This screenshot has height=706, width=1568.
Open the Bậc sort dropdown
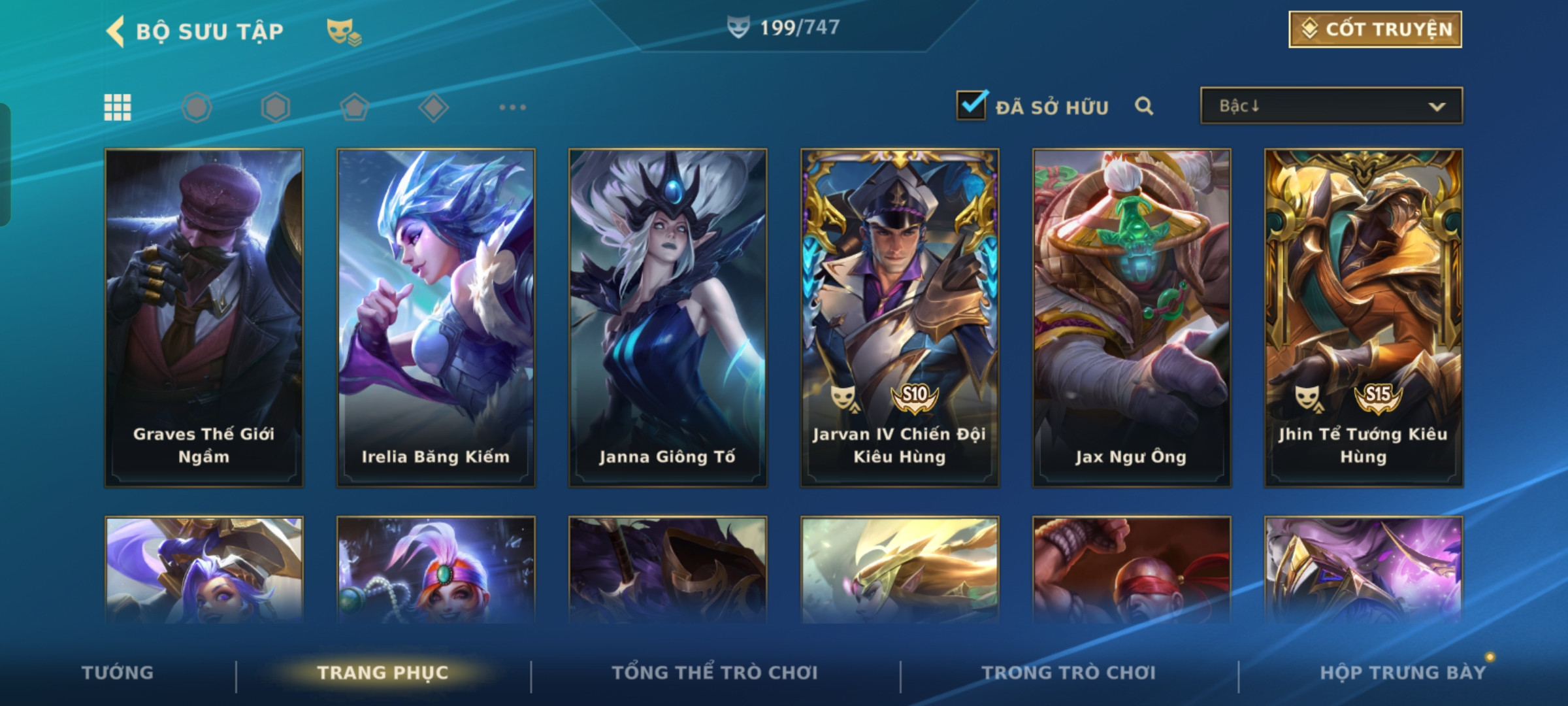click(x=1331, y=106)
